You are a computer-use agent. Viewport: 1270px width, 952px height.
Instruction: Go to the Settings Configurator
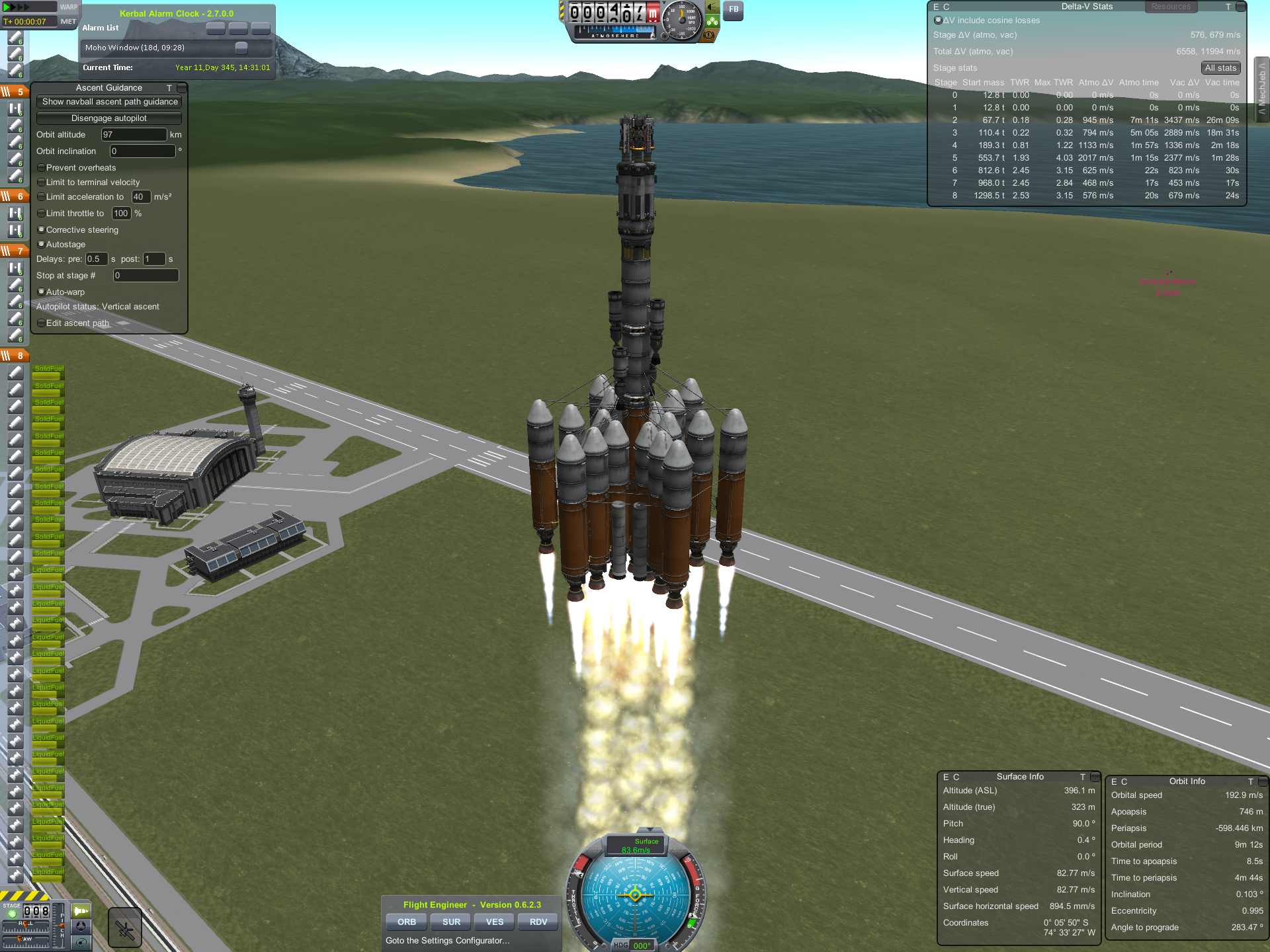point(448,941)
